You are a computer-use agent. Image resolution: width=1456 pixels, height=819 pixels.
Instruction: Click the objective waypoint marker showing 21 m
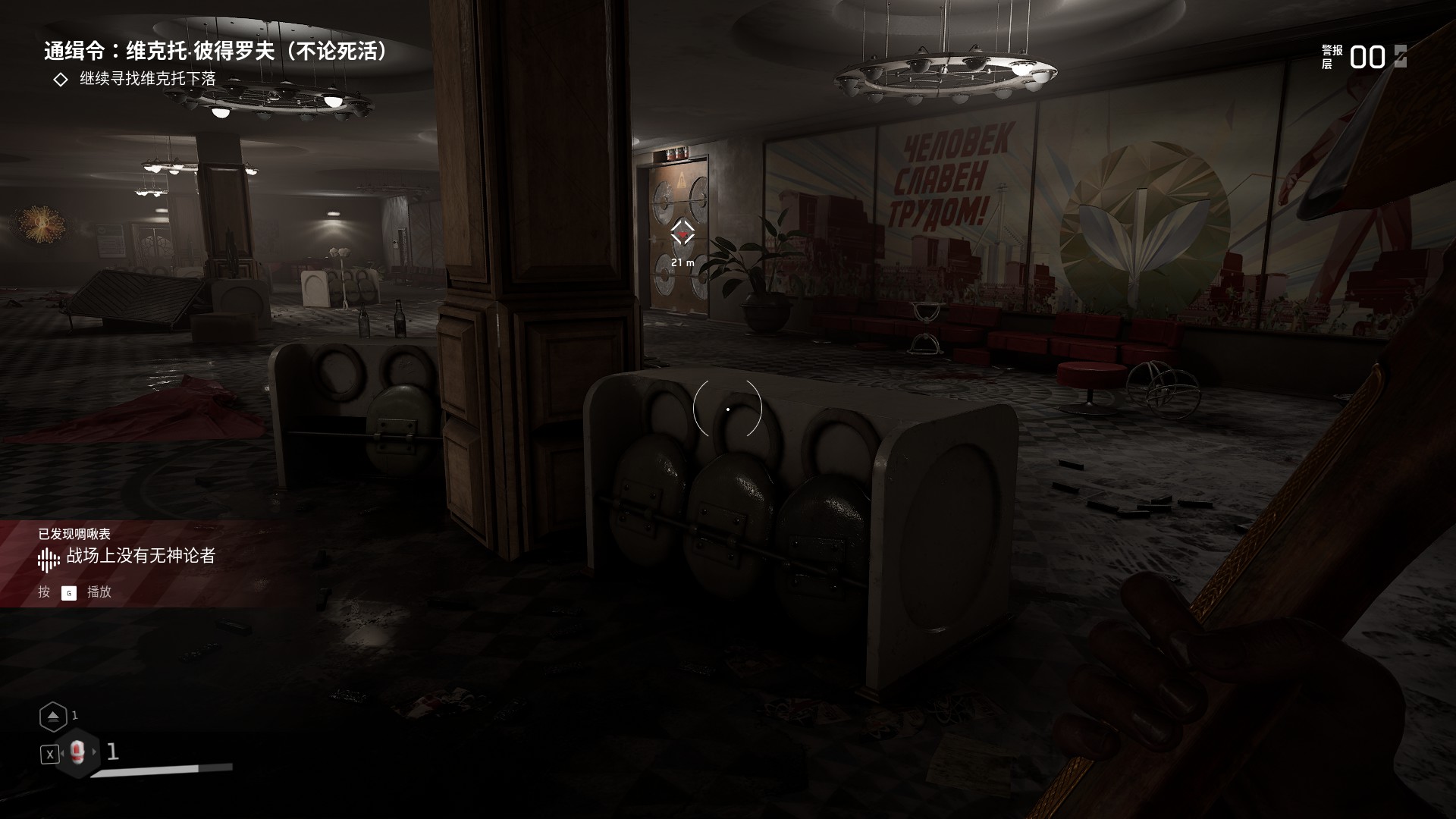tap(682, 234)
